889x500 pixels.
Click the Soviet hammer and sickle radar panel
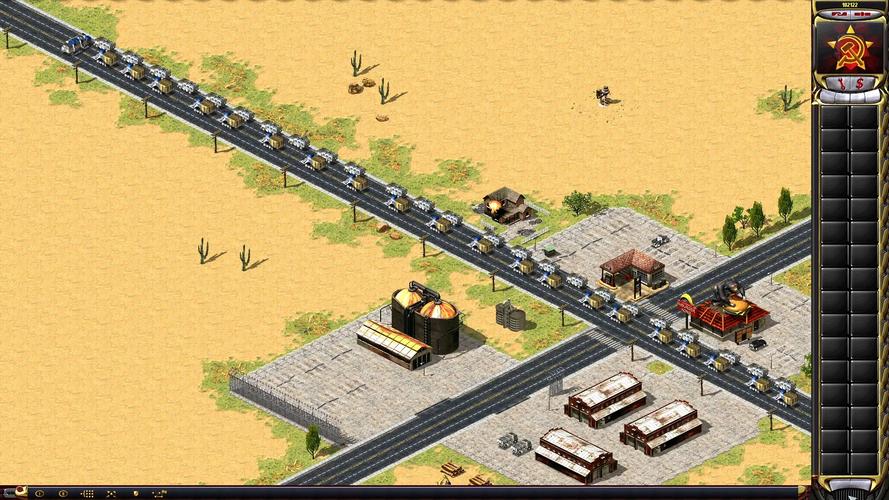click(849, 48)
